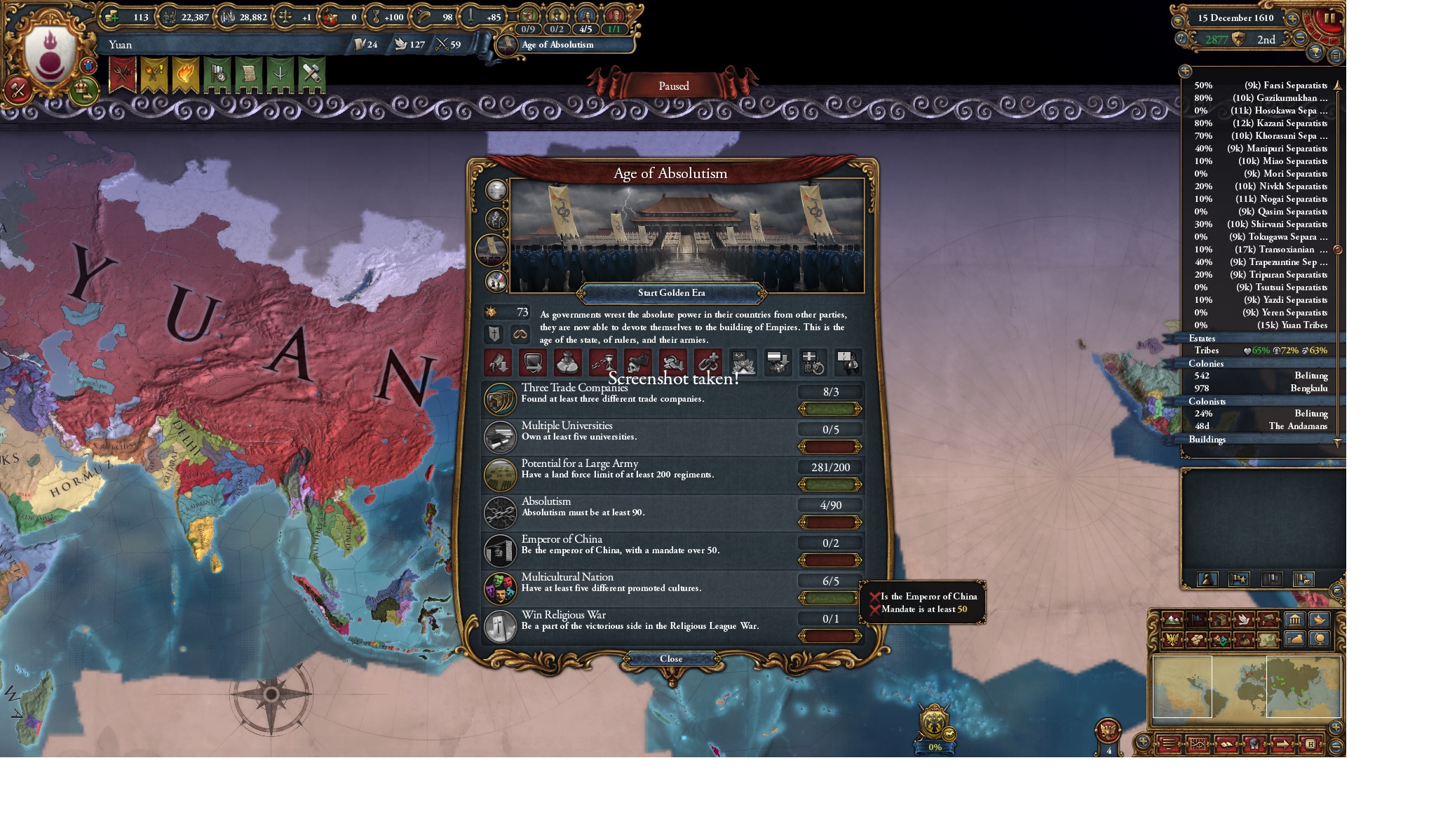This screenshot has height=840, width=1443.
Task: Click the Start Golden Era button
Action: click(673, 293)
